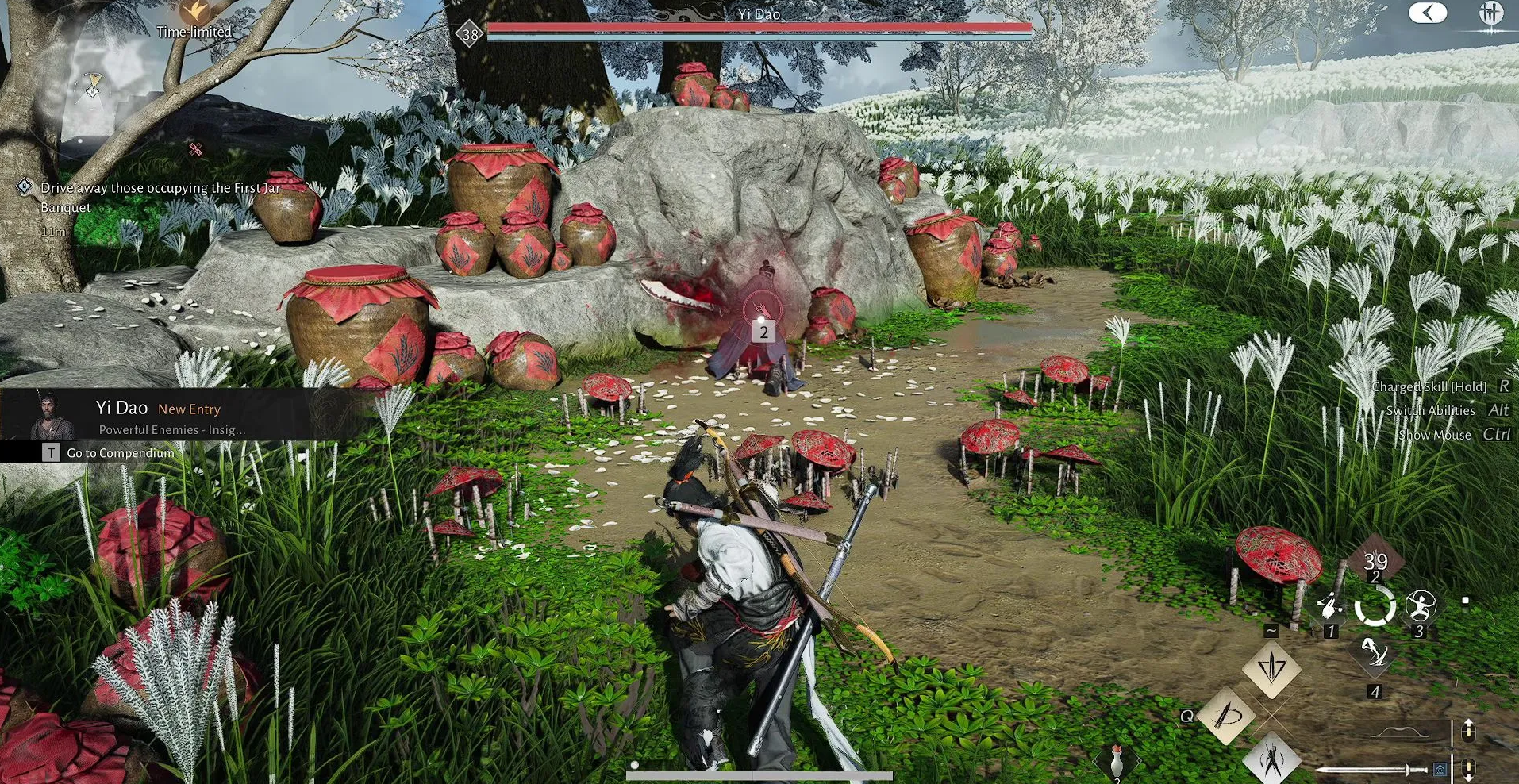Image resolution: width=1519 pixels, height=784 pixels.
Task: Activate the skill in slot 1
Action: point(1329,609)
